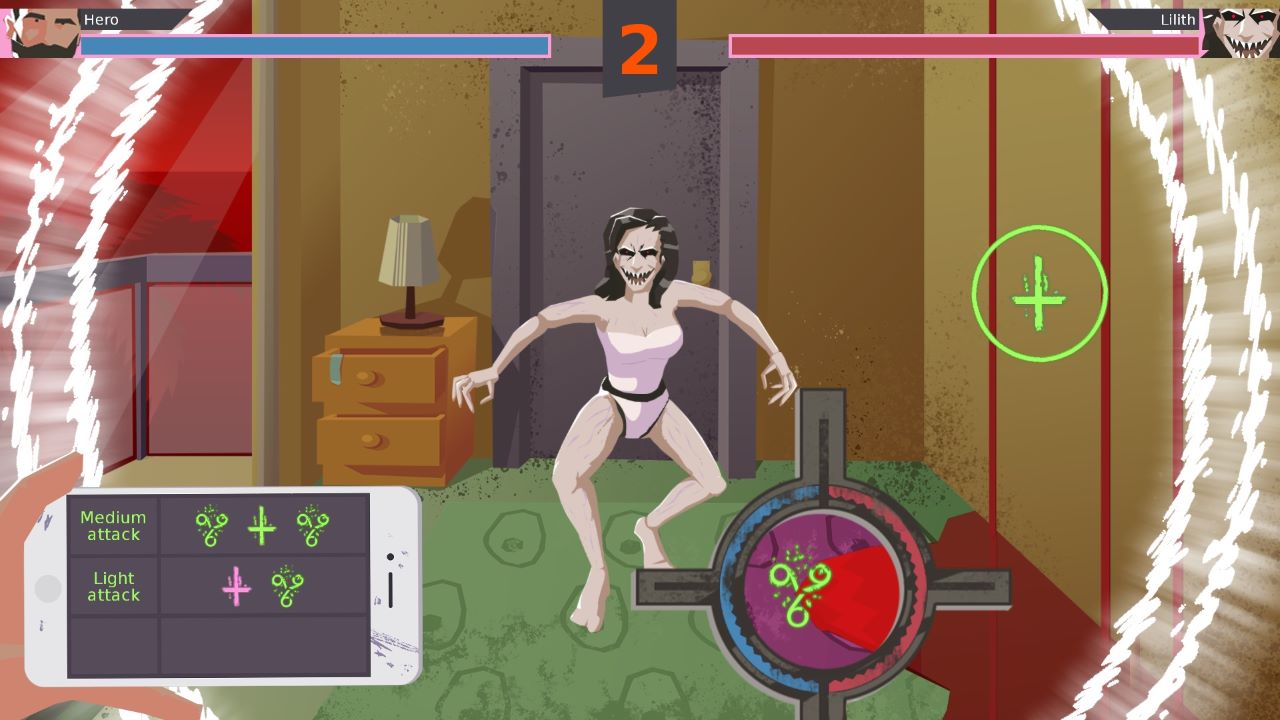This screenshot has width=1280, height=720.
Task: Click the triple-six sigil in Light attack row
Action: (288, 586)
